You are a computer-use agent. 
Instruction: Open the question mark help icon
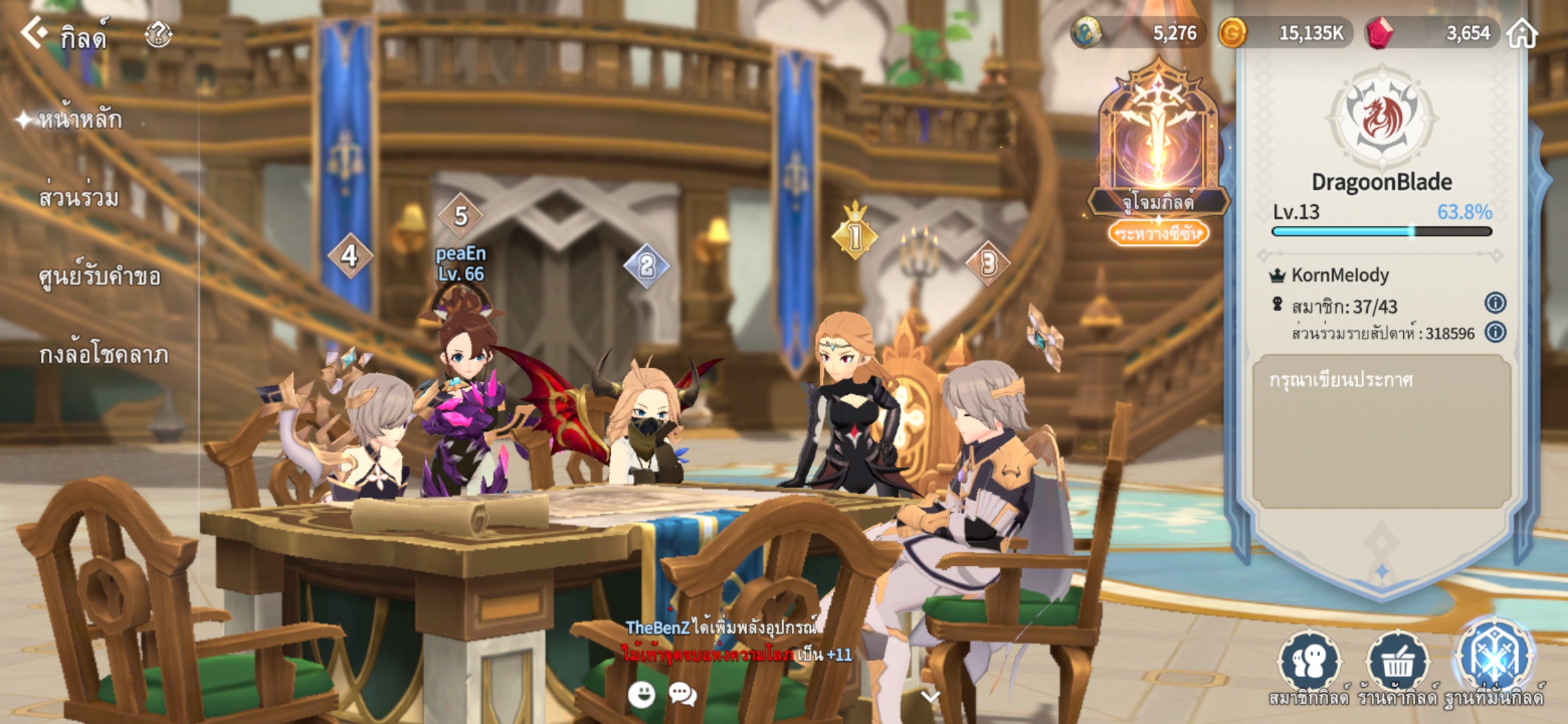158,34
